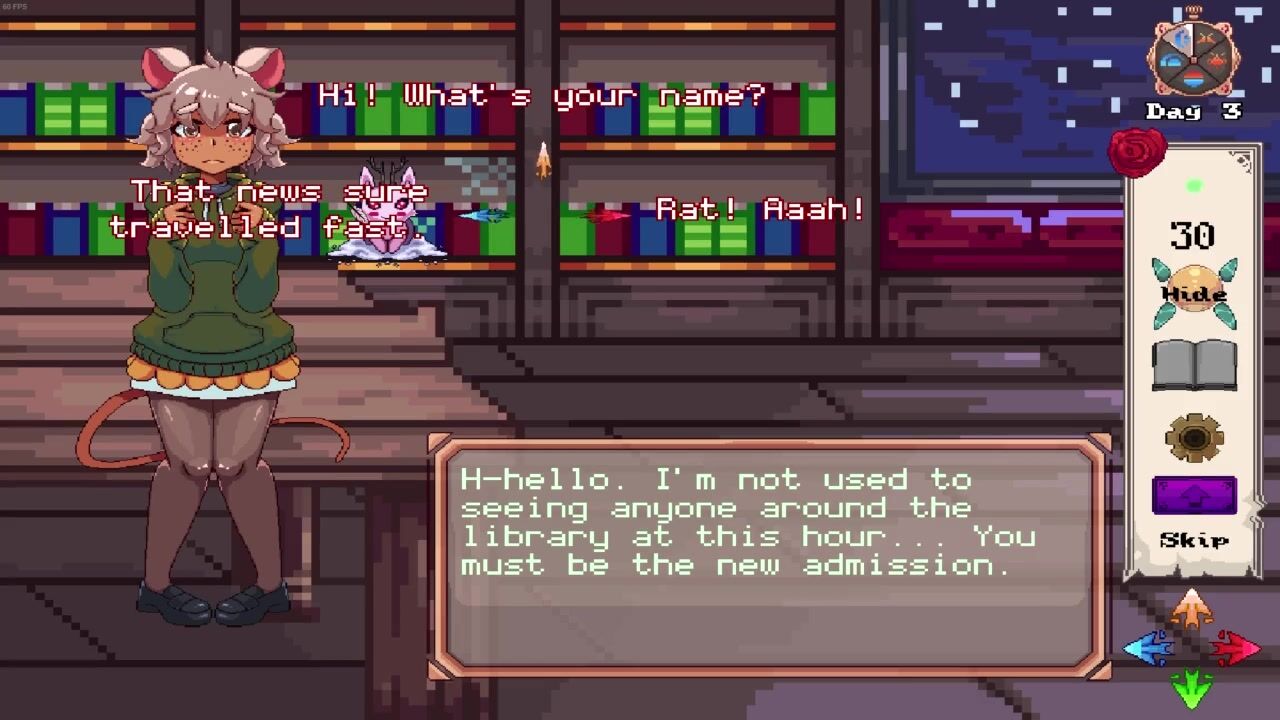Screen dimensions: 1280x720
Task: Open settings via the bronze gear icon
Action: click(x=1194, y=438)
